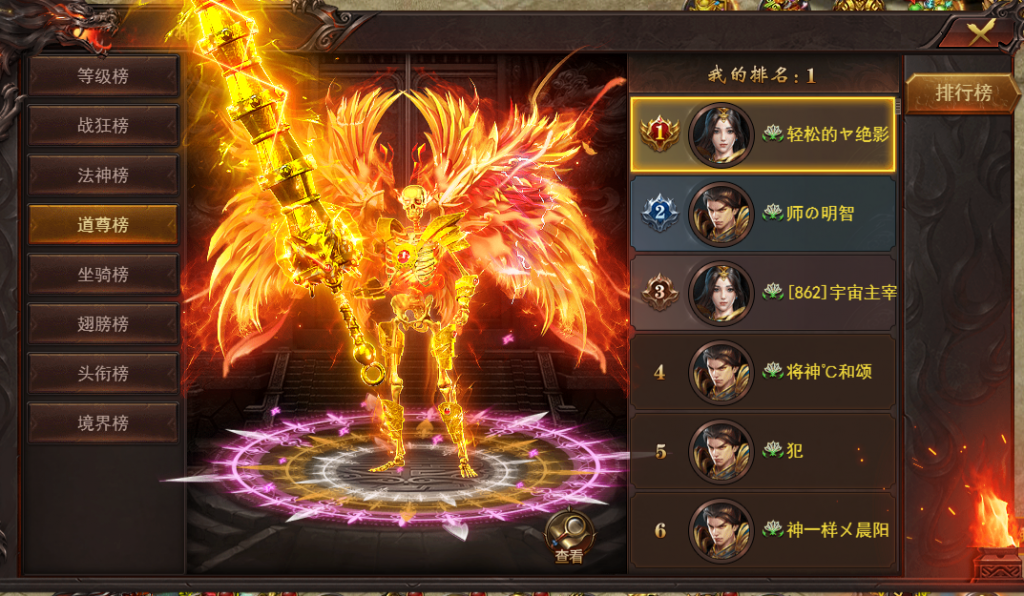
Task: Close the ranking window
Action: pyautogui.click(x=980, y=32)
